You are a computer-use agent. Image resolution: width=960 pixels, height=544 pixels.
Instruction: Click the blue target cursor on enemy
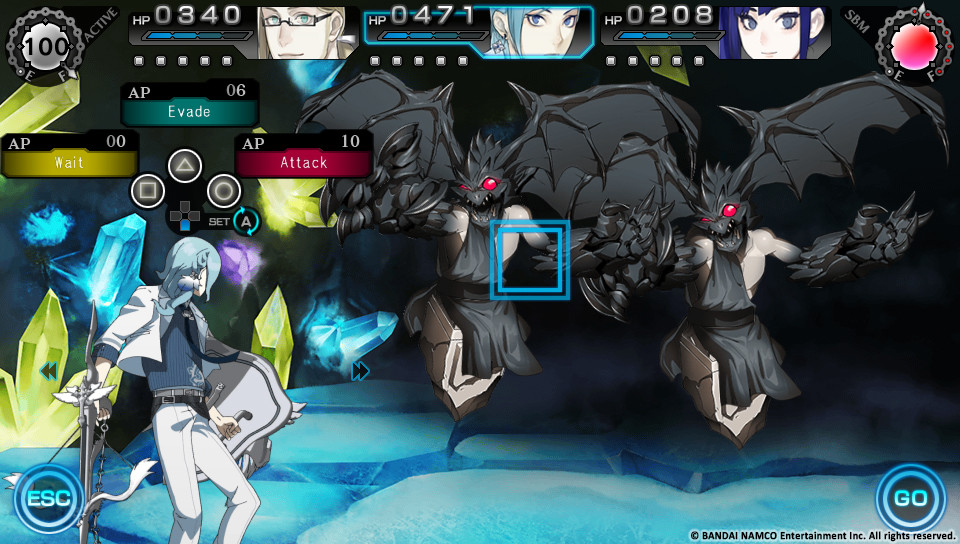pyautogui.click(x=530, y=260)
